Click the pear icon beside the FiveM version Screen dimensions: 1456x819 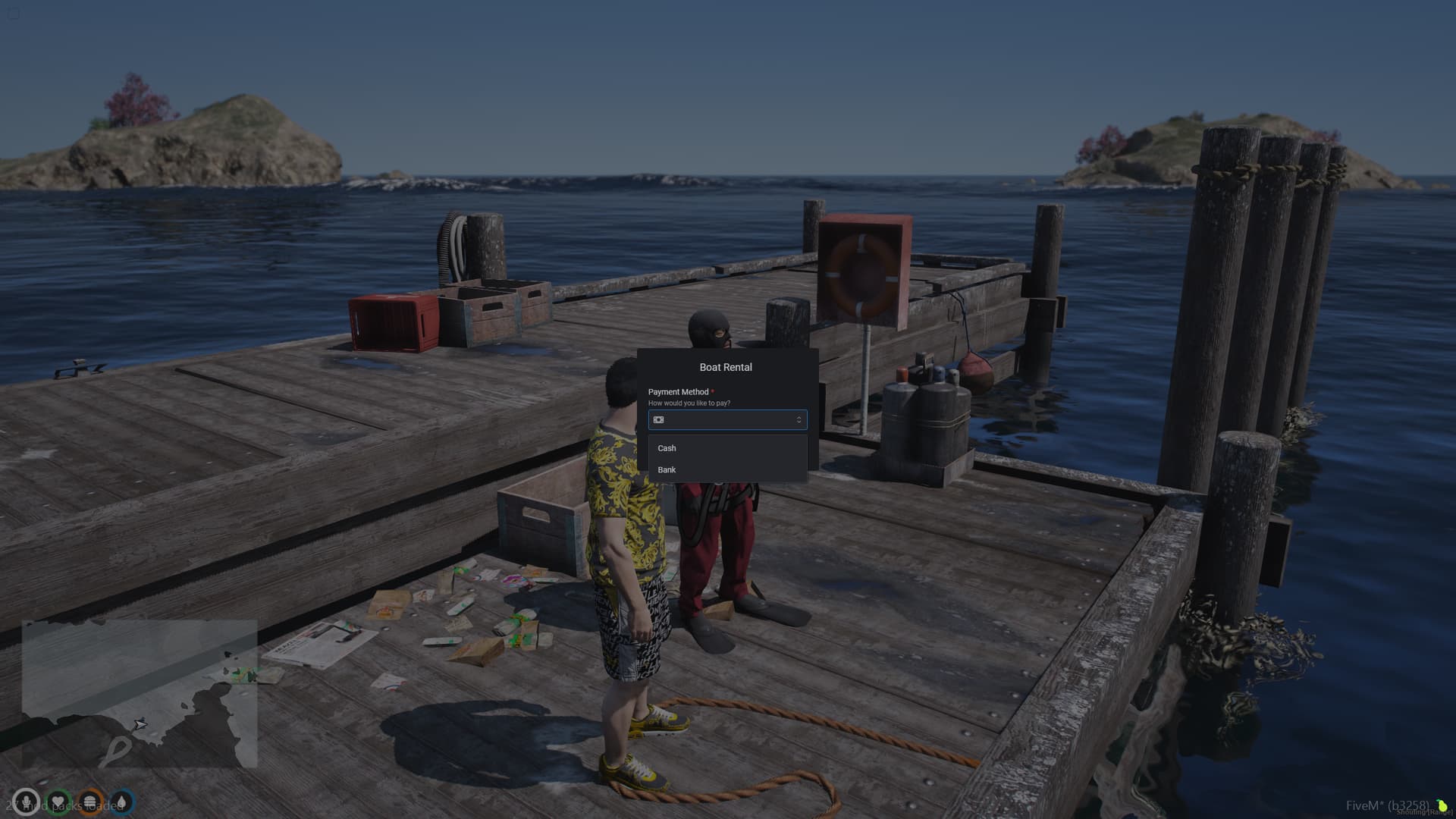coord(1443,806)
